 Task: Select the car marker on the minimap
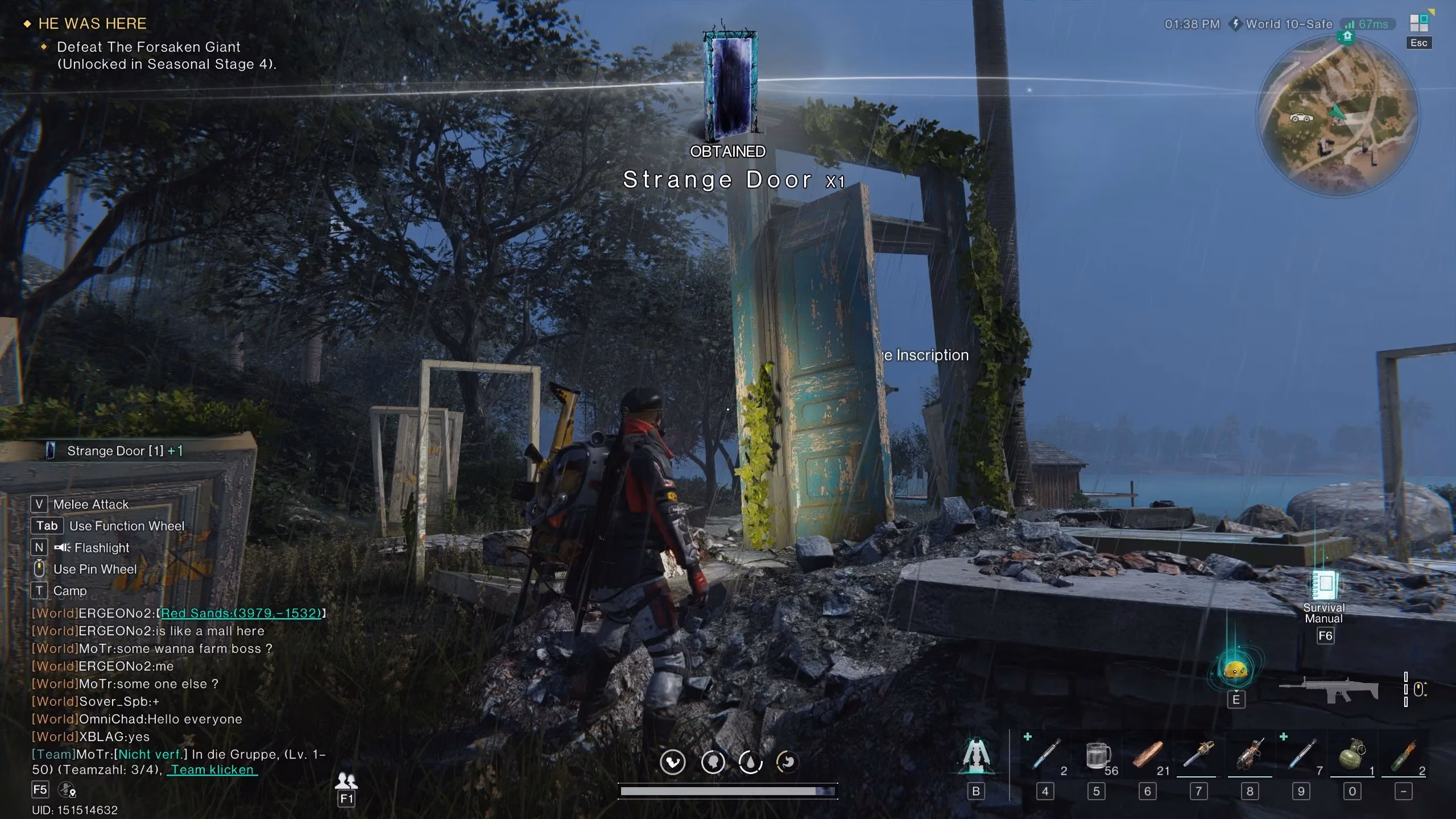1301,118
